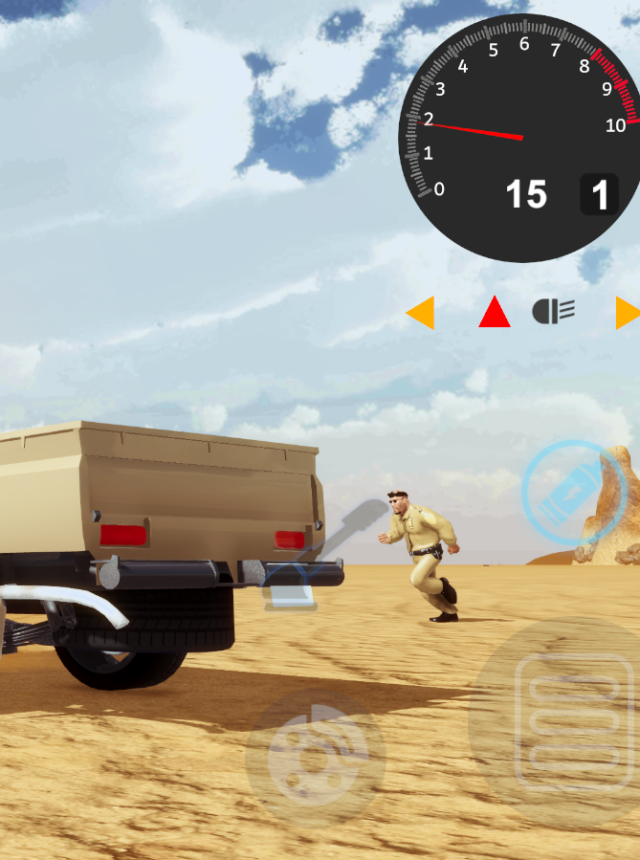Viewport: 640px width, 860px height.
Task: Activate the left turn signal arrow
Action: 421,313
